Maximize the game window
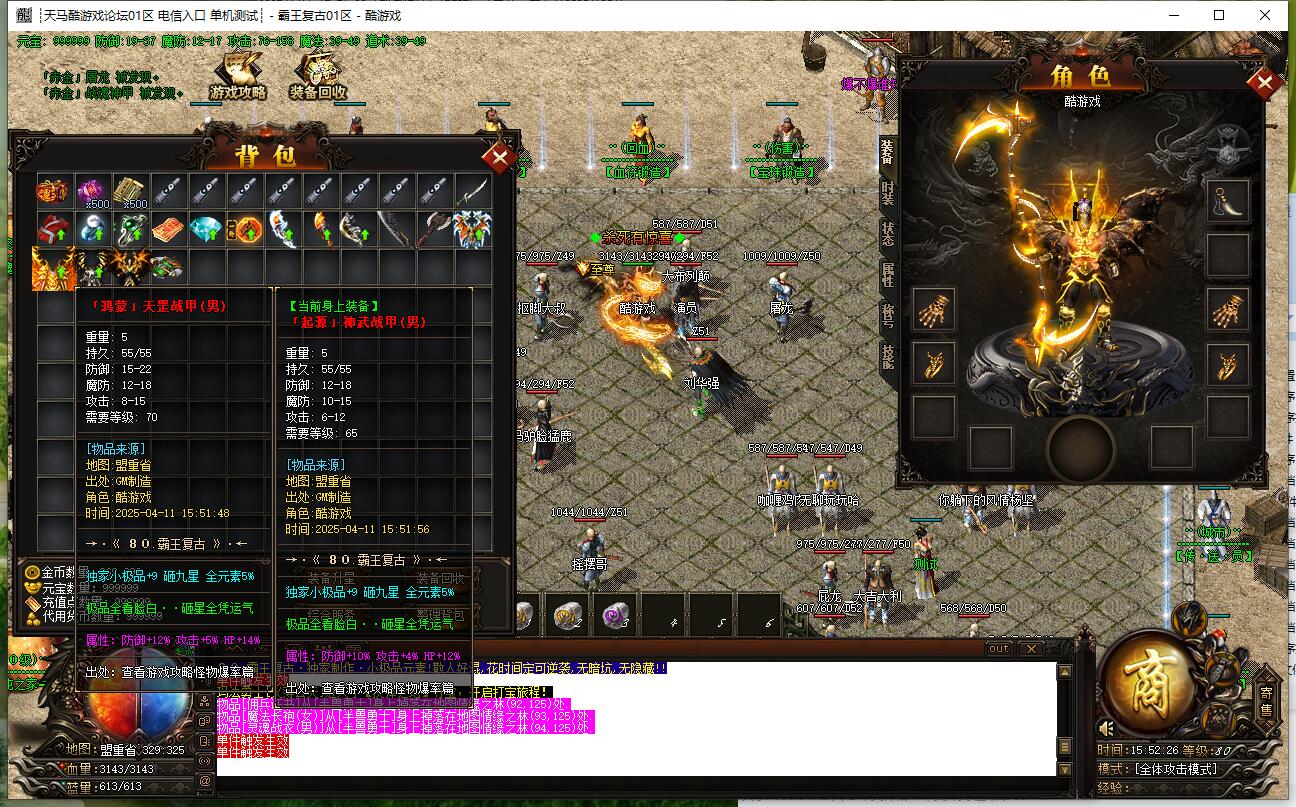 [1219, 15]
